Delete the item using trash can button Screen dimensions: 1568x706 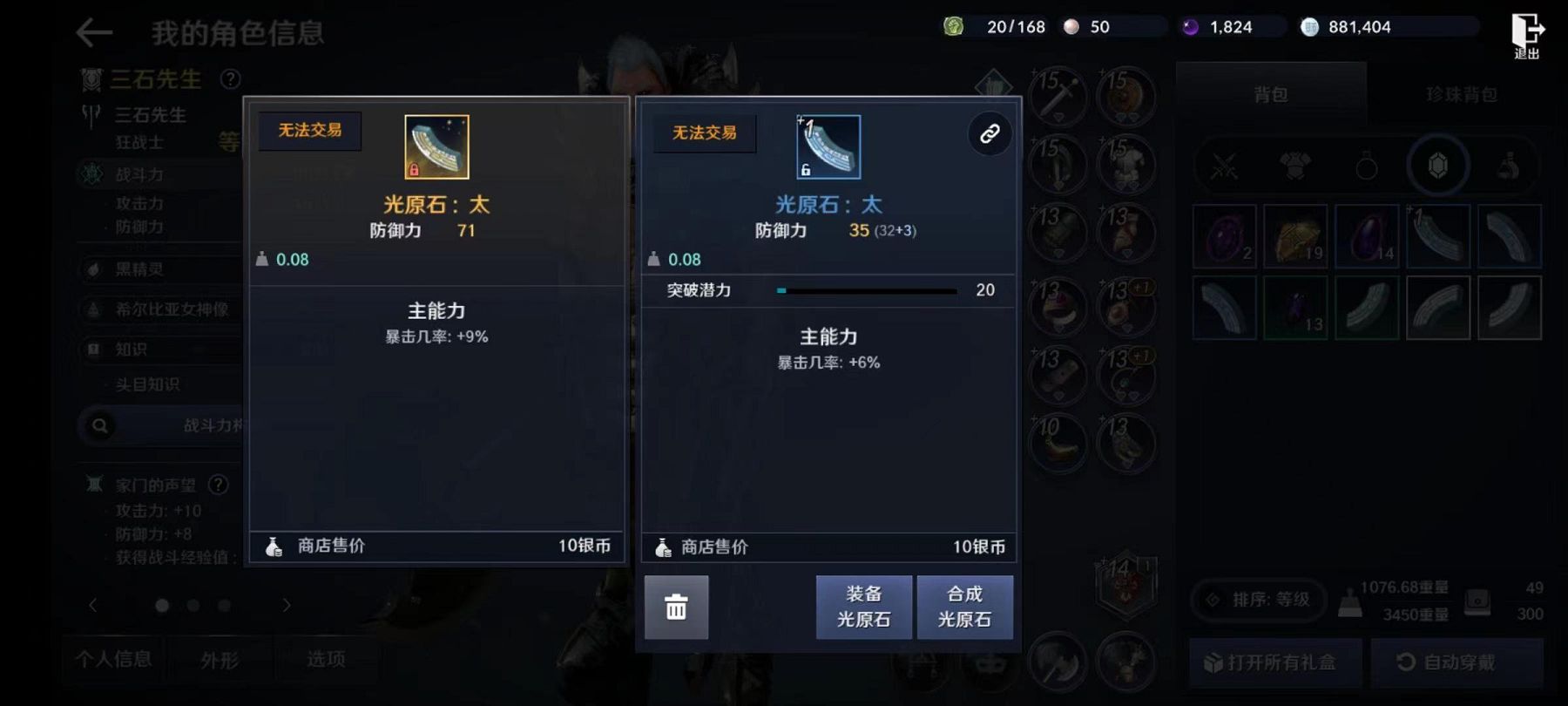tap(676, 607)
